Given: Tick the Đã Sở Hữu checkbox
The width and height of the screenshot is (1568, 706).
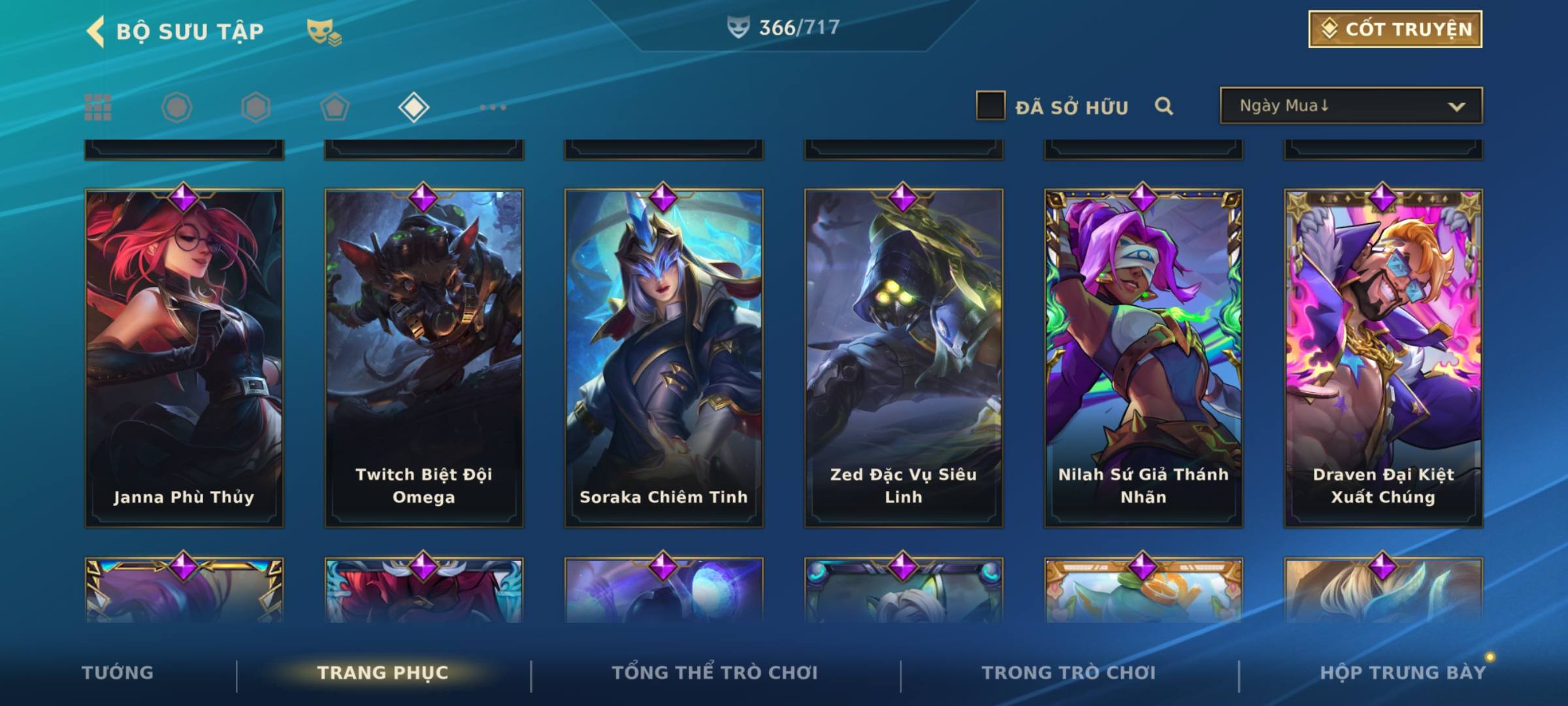Looking at the screenshot, I should click(990, 106).
